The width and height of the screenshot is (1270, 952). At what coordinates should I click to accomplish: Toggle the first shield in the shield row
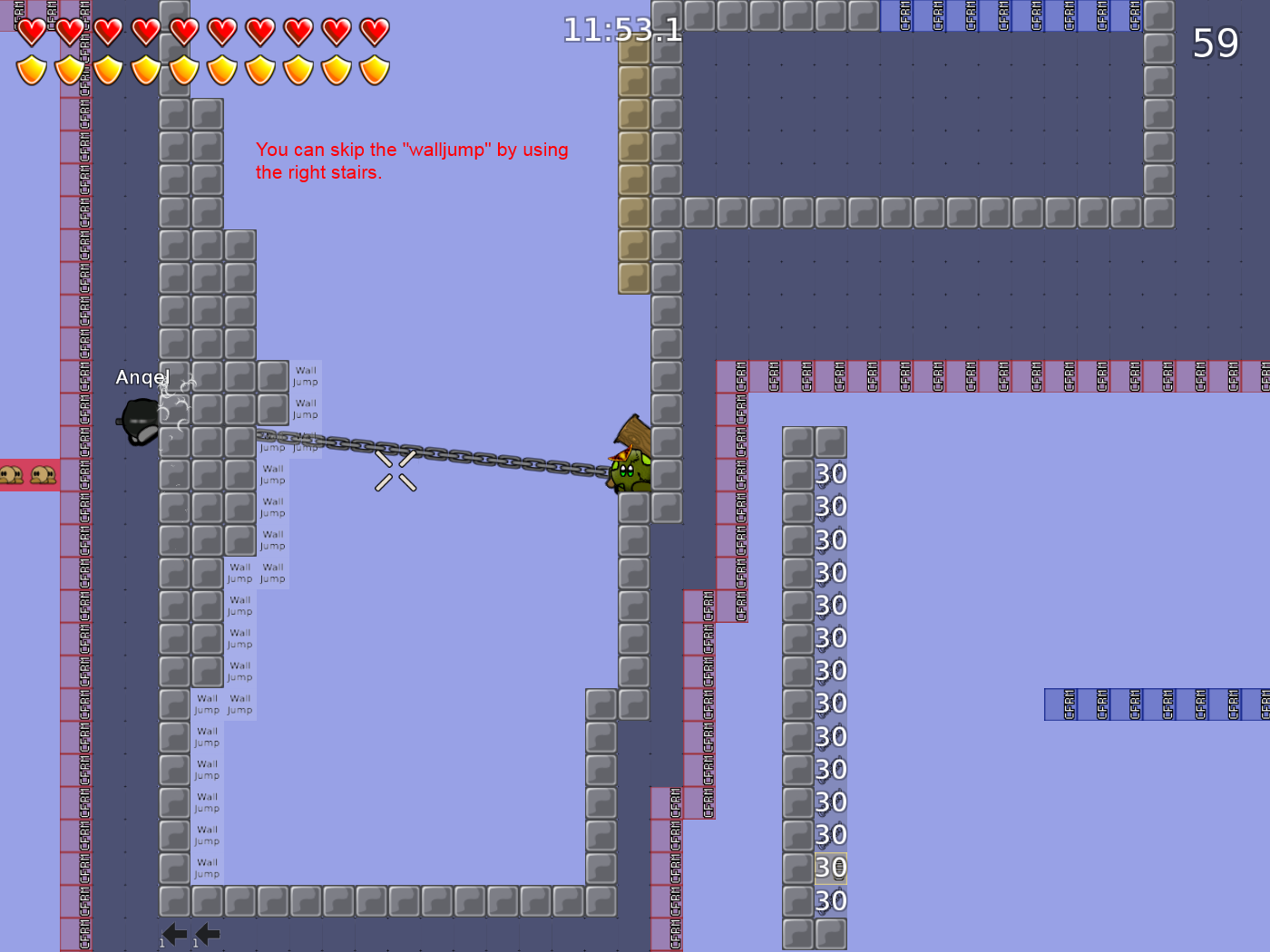click(x=31, y=69)
